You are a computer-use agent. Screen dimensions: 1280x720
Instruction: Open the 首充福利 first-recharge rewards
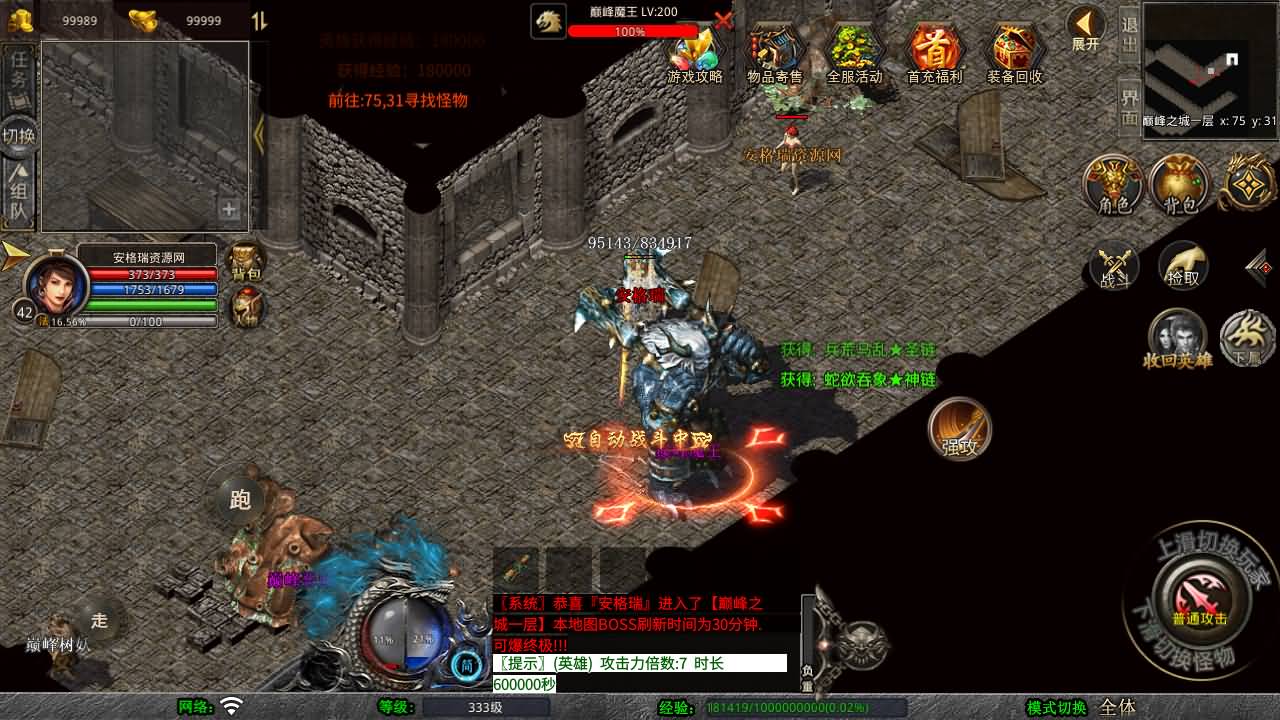coord(934,53)
